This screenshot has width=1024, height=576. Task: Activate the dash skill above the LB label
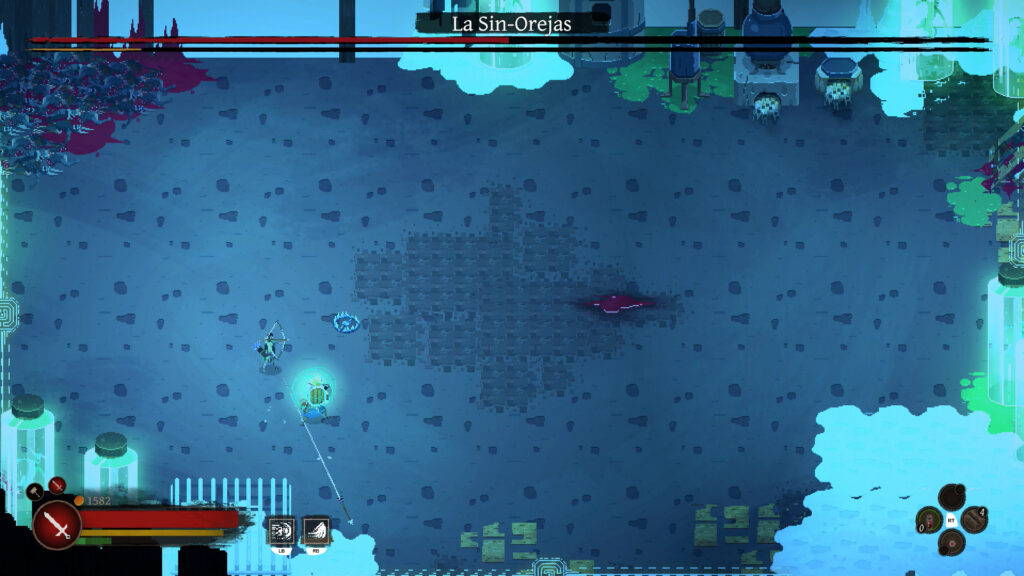point(281,529)
